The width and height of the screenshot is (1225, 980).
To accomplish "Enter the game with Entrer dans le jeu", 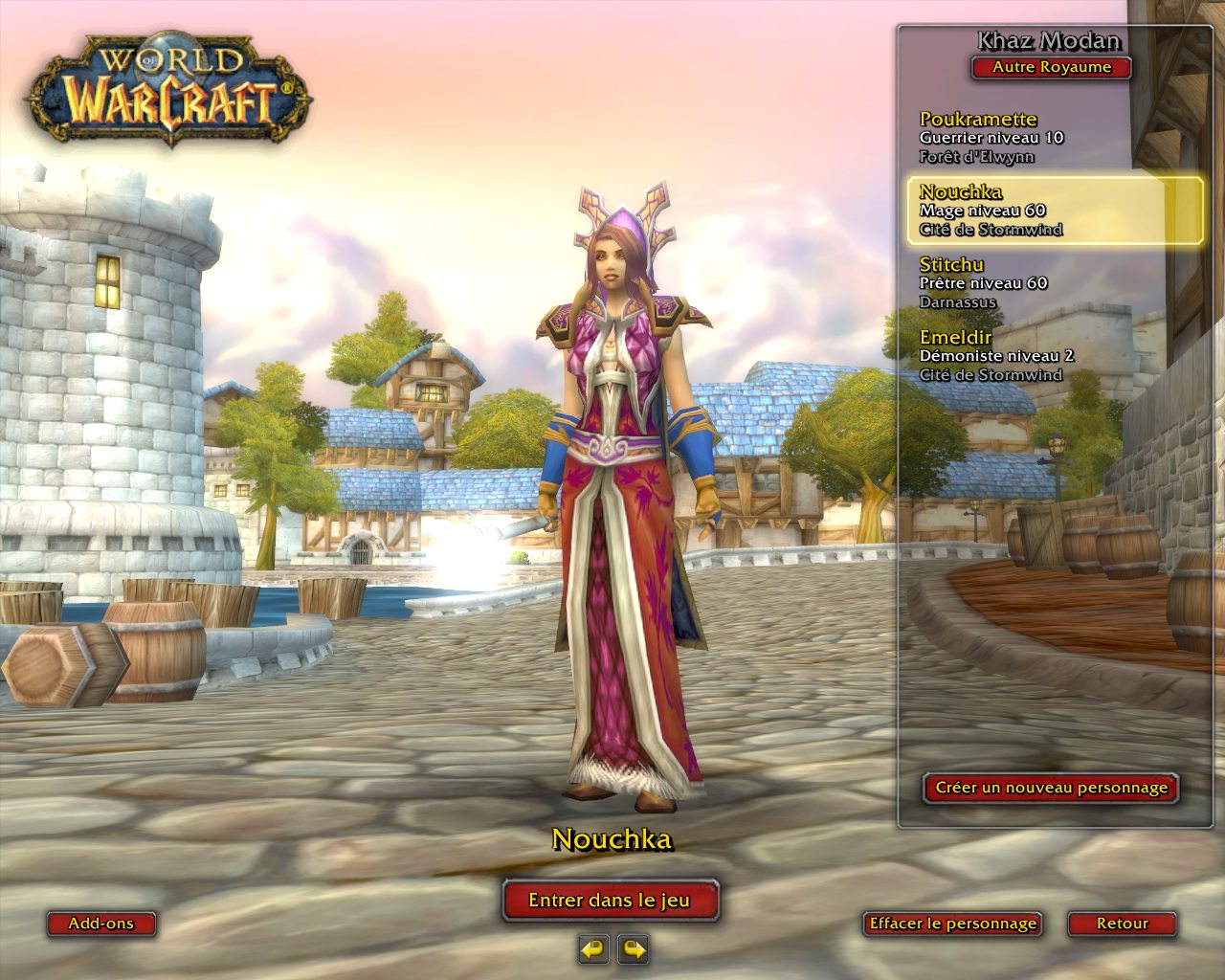I will coord(610,901).
